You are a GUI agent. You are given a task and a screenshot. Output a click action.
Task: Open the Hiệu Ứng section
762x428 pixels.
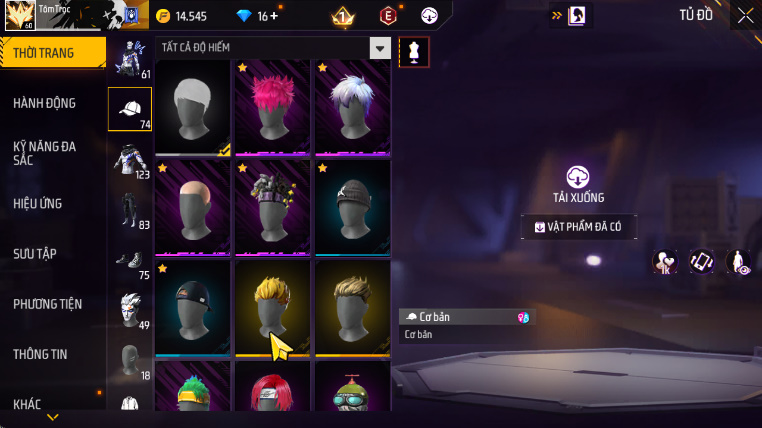pos(38,203)
